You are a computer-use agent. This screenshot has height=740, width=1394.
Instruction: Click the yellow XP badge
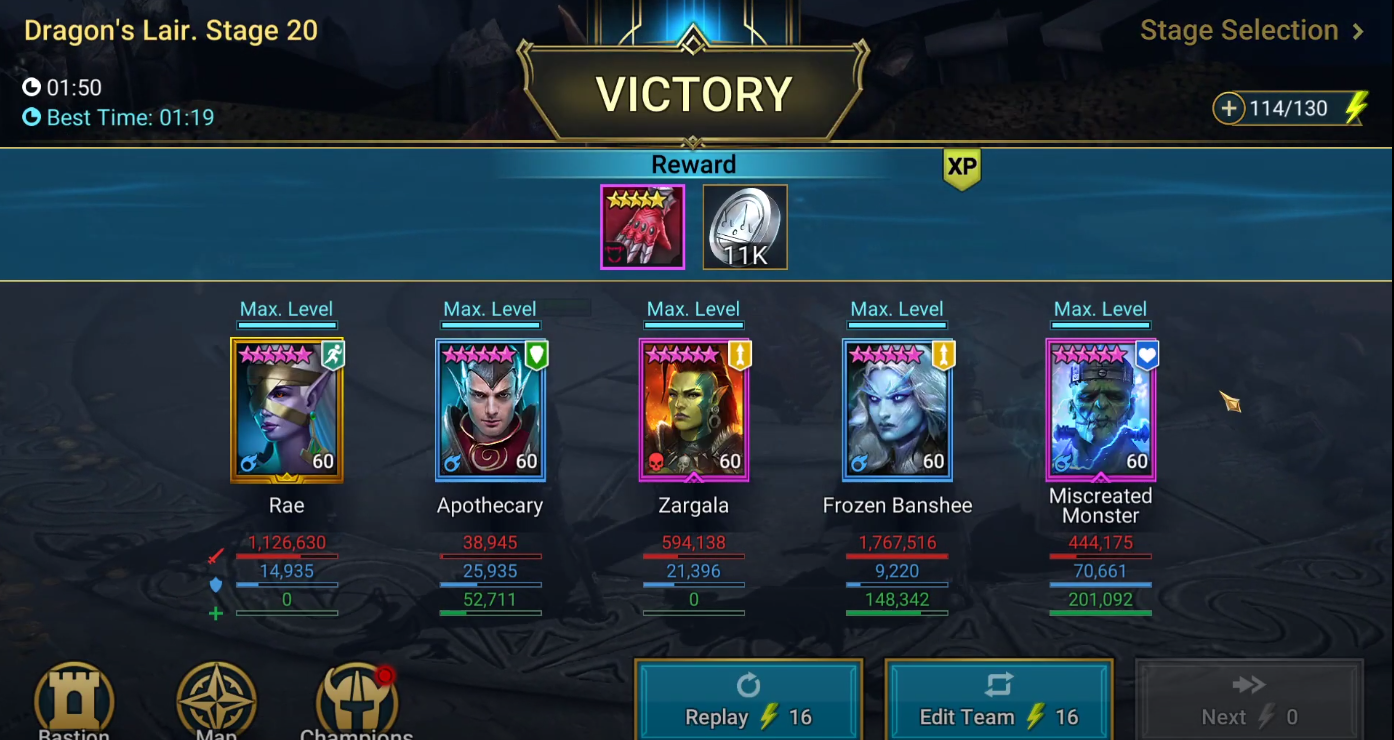click(961, 168)
